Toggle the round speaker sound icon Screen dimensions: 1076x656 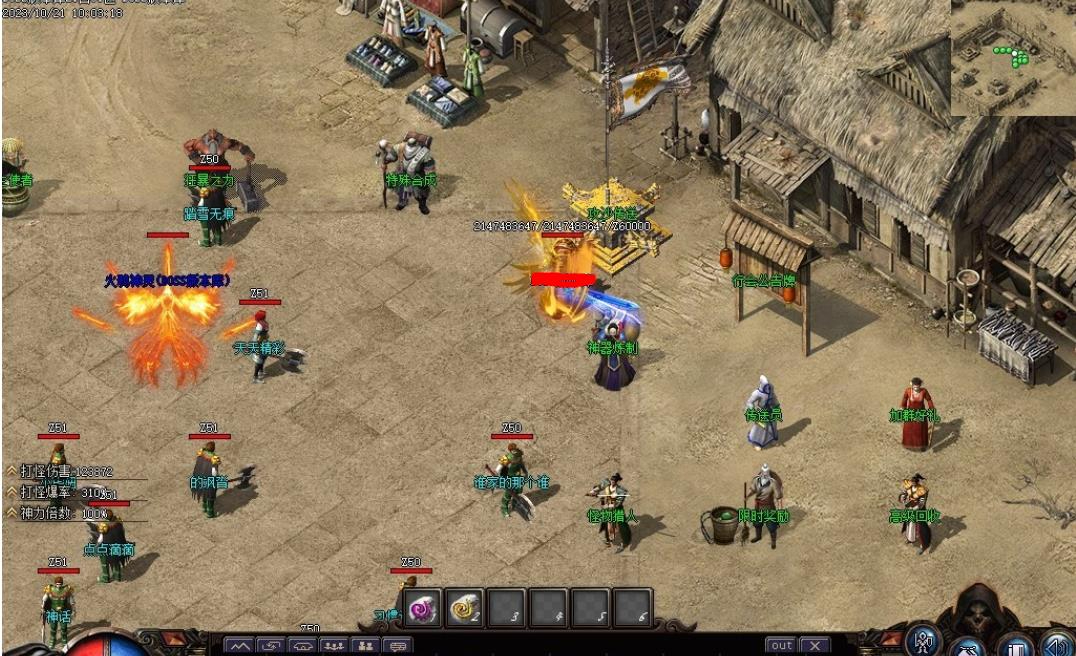[1056, 645]
